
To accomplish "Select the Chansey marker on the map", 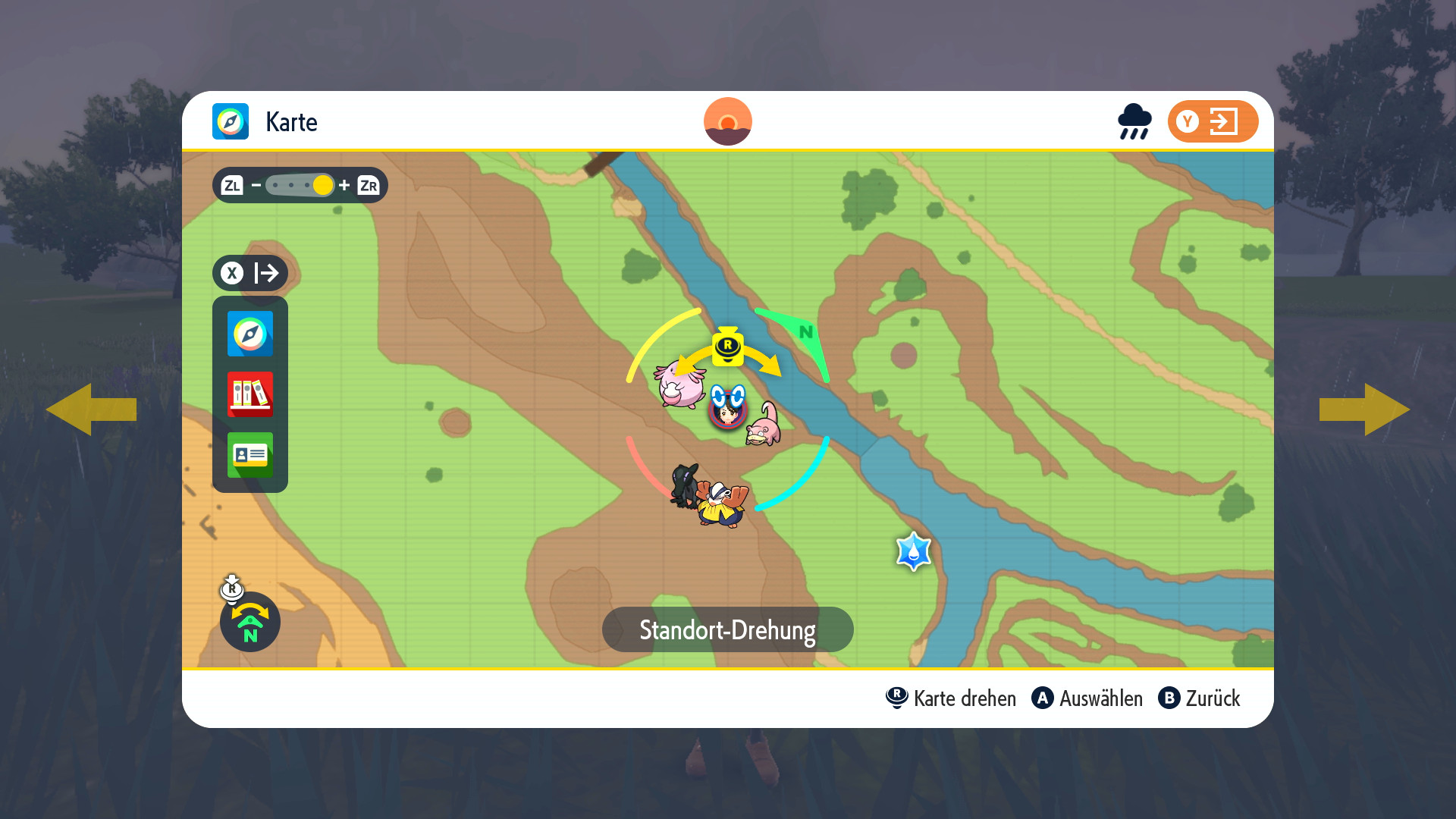I will tap(680, 385).
